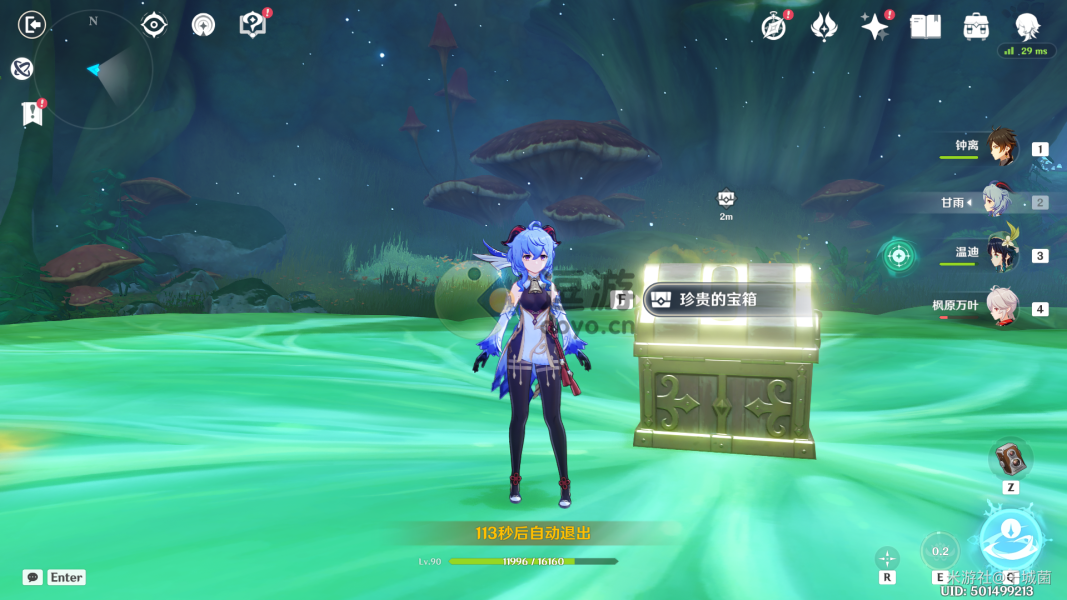
Task: Open the chat speech bubble
Action: click(x=33, y=577)
